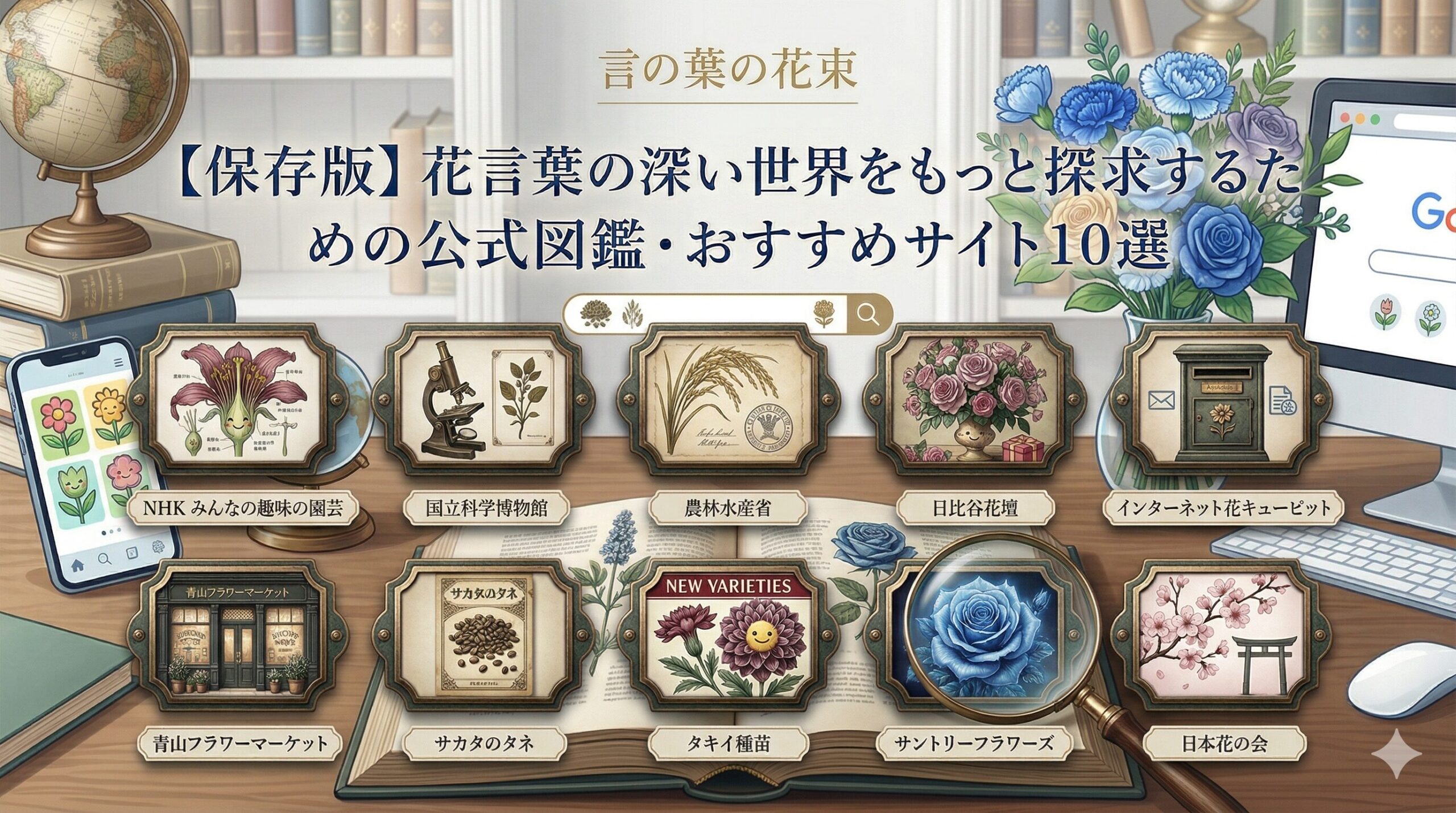The image size is (1456, 813).
Task: Click the seed packet card picture
Action: click(x=485, y=643)
